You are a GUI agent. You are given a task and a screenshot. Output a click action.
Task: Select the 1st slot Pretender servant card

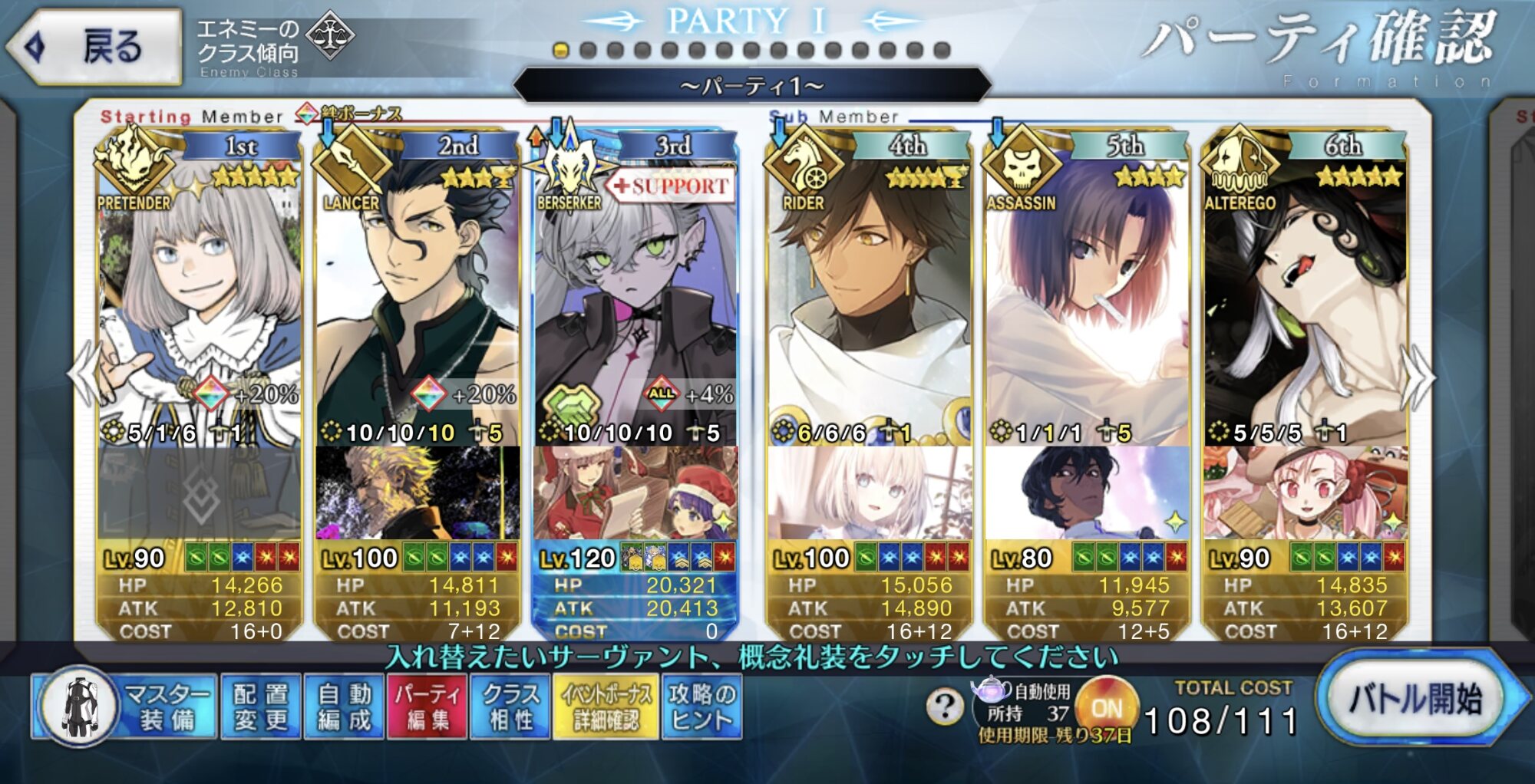[200, 307]
